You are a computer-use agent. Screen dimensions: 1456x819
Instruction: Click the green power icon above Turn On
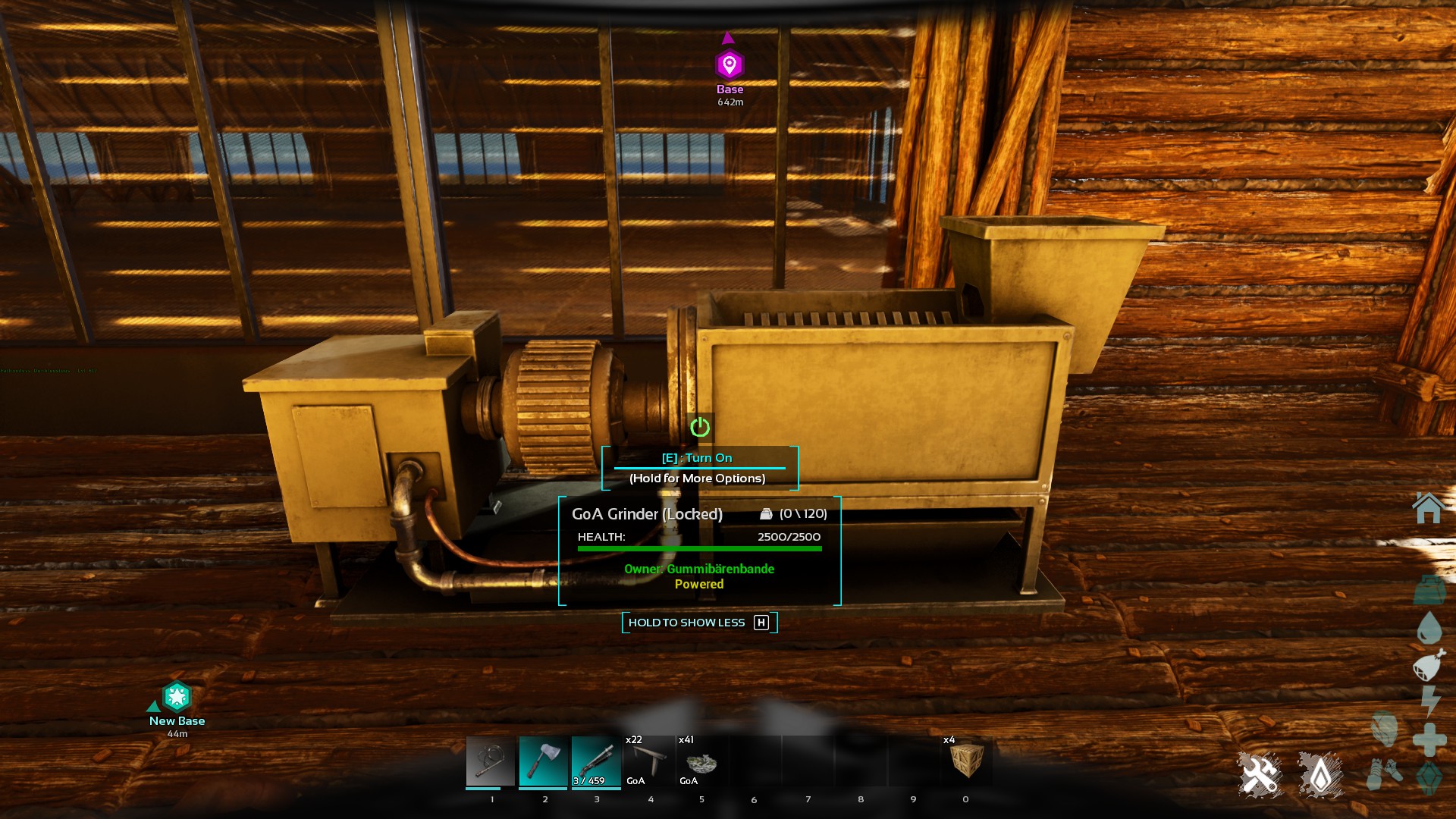coord(700,428)
